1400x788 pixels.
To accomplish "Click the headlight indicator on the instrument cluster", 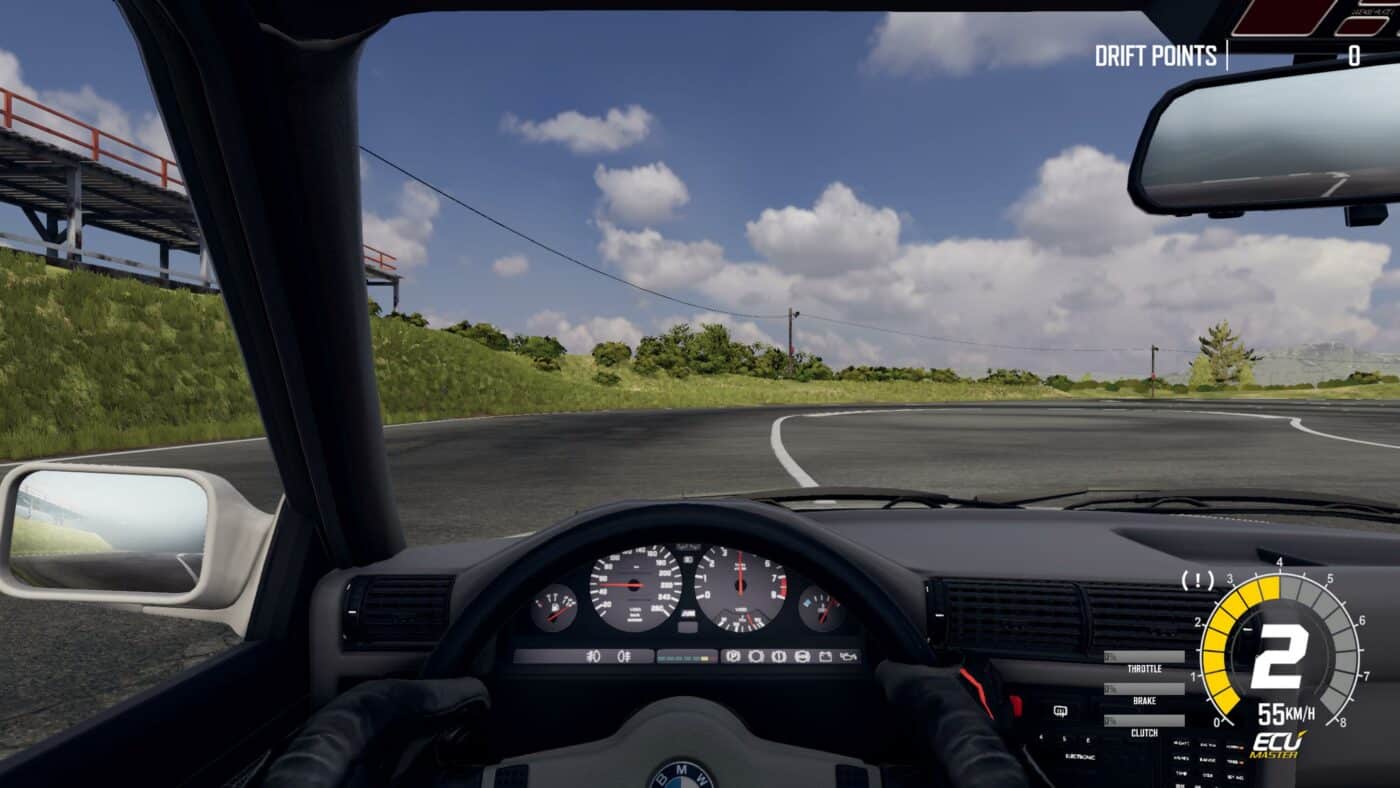I will coord(593,657).
